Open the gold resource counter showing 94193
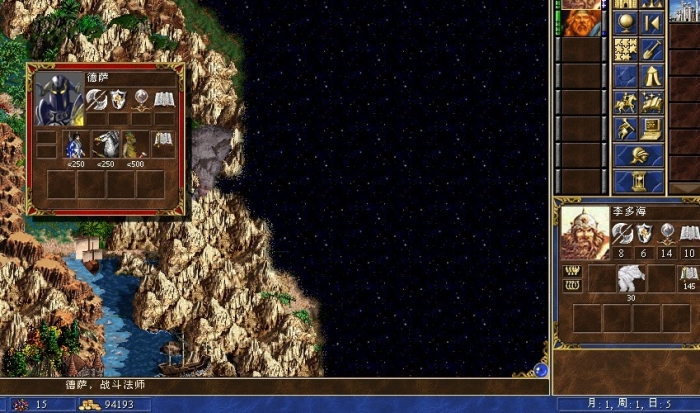This screenshot has height=413, width=700. 115,405
